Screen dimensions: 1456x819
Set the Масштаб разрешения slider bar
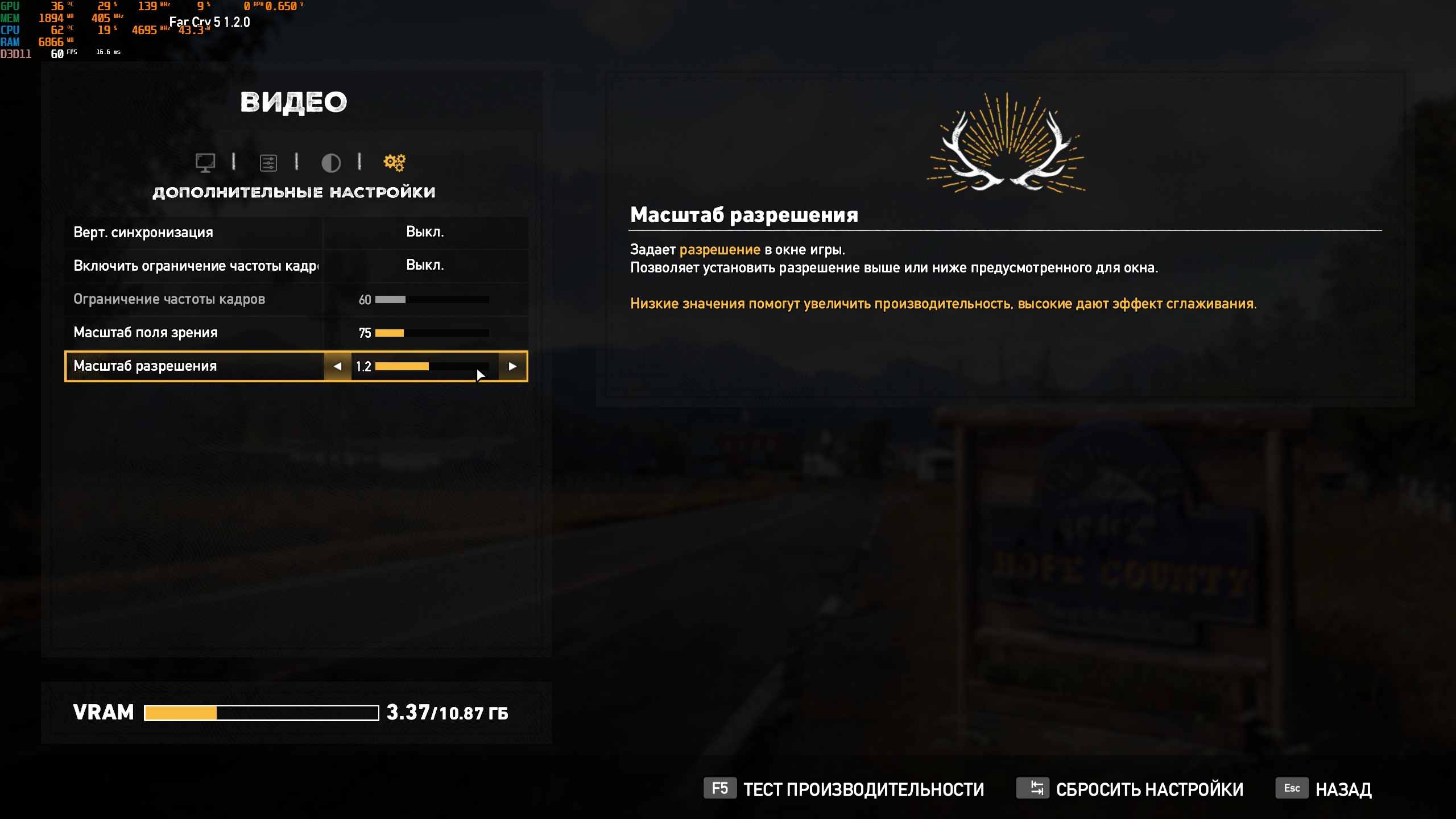[432, 367]
